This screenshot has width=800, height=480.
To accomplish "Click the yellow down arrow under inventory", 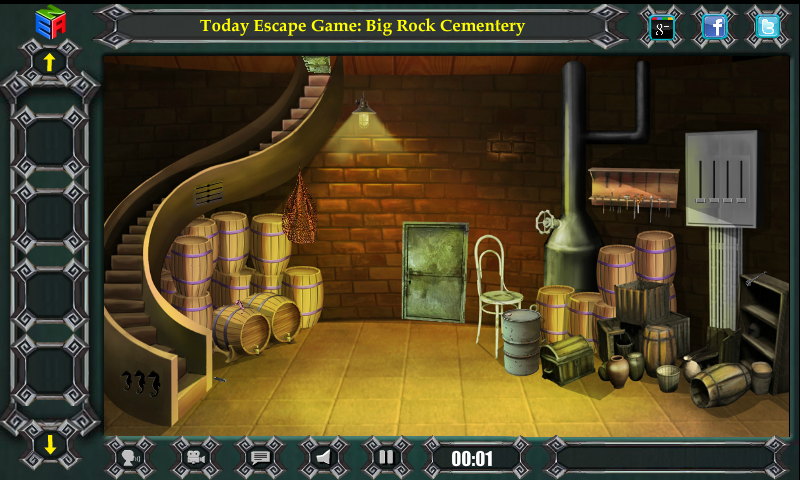I will tap(49, 444).
